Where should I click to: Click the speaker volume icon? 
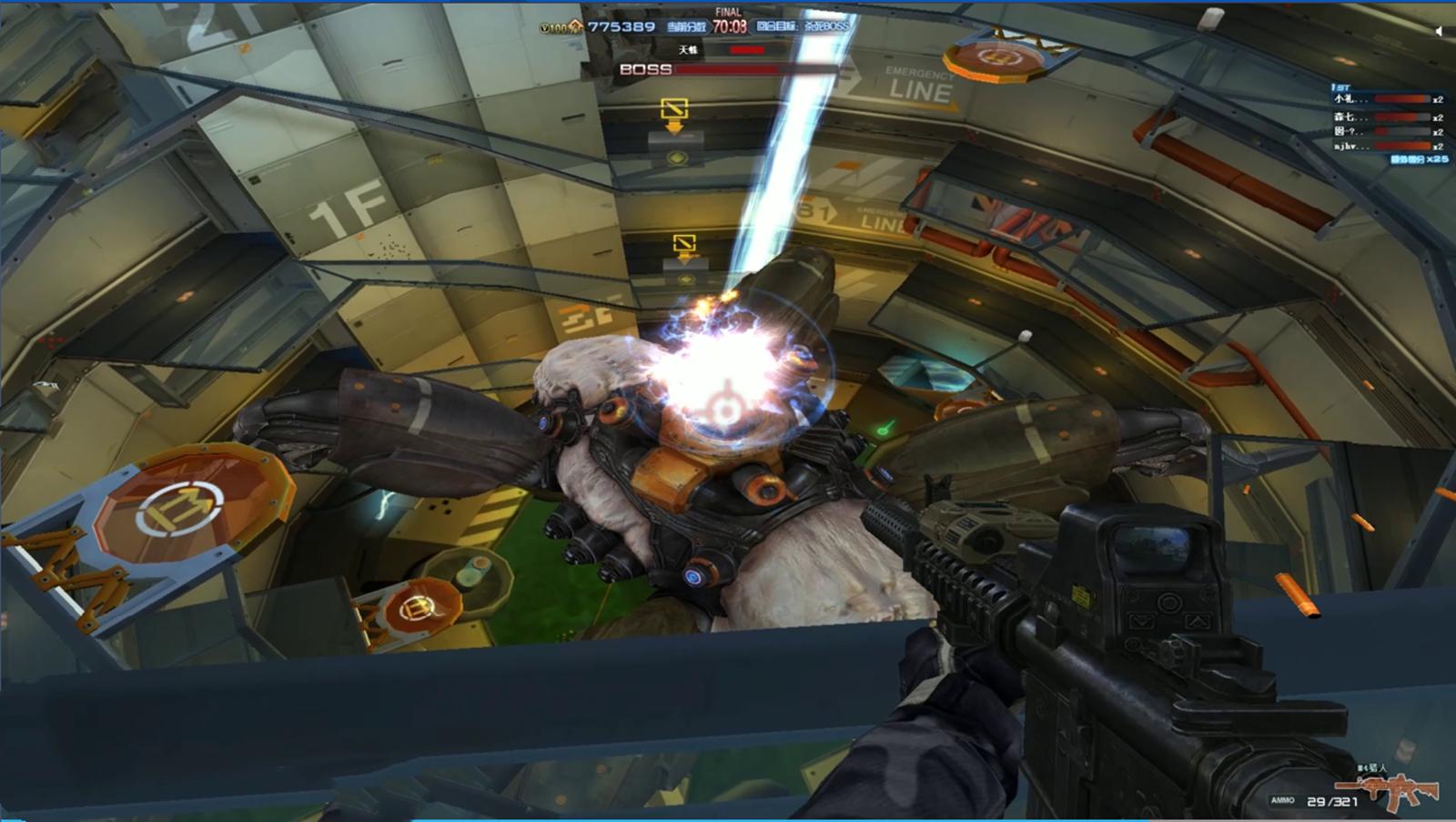1439,31
